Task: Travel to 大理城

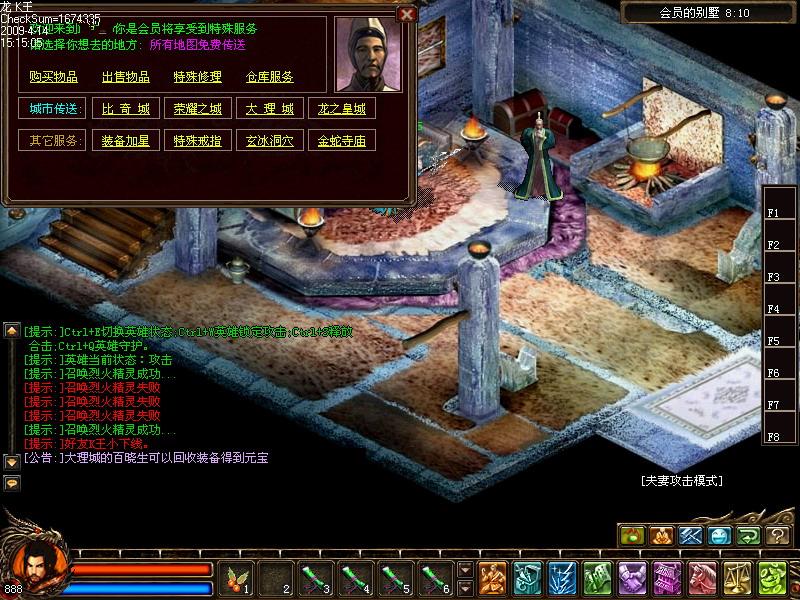Action: coord(270,109)
